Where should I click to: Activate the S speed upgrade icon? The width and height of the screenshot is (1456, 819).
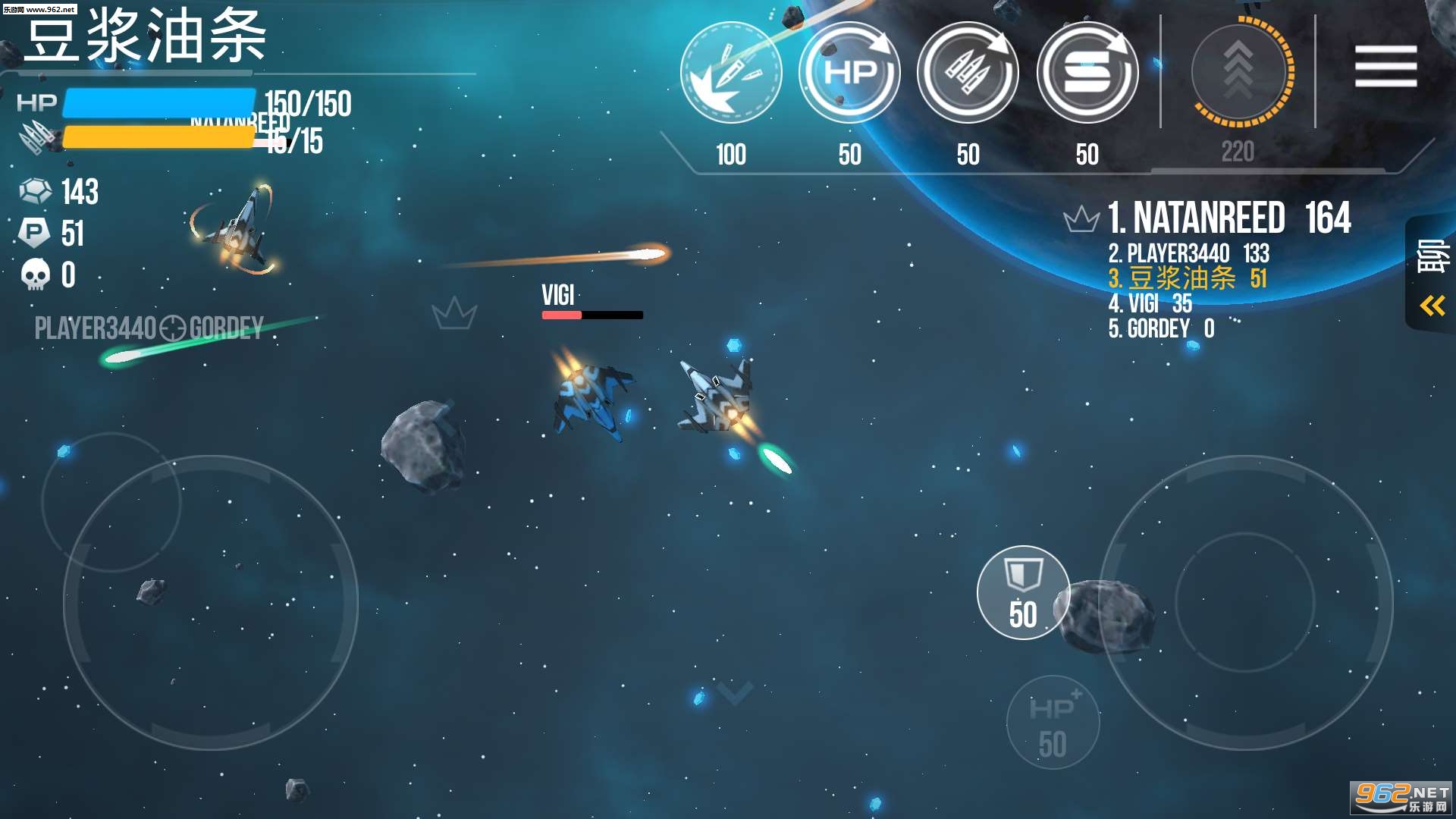point(1087,73)
